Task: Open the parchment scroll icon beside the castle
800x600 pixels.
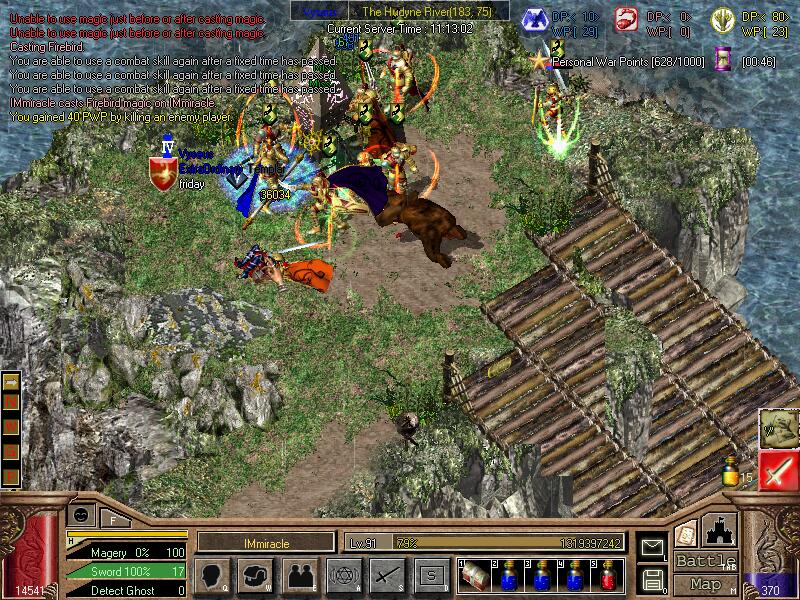Action: [x=686, y=533]
